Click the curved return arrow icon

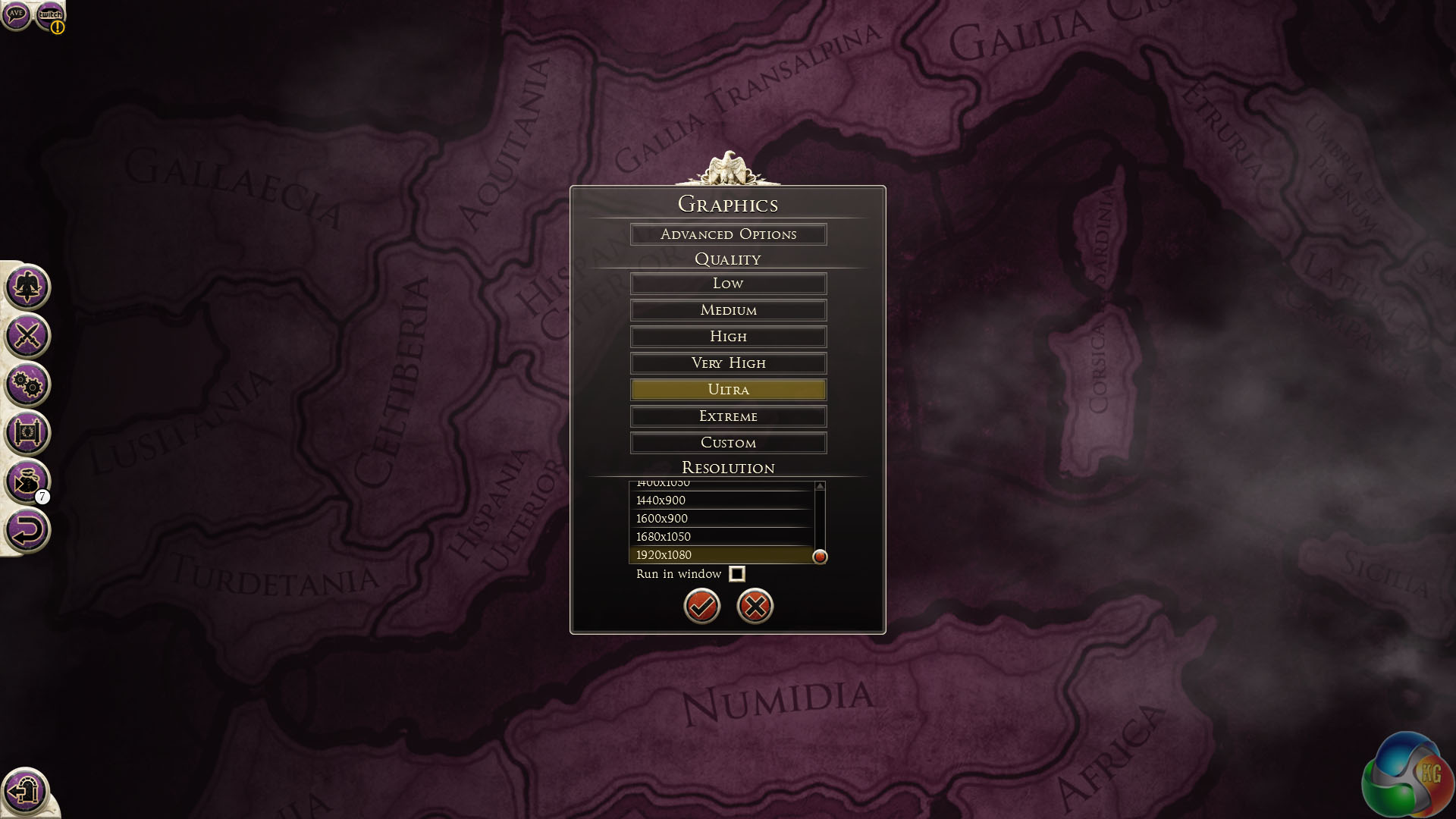pos(27,530)
